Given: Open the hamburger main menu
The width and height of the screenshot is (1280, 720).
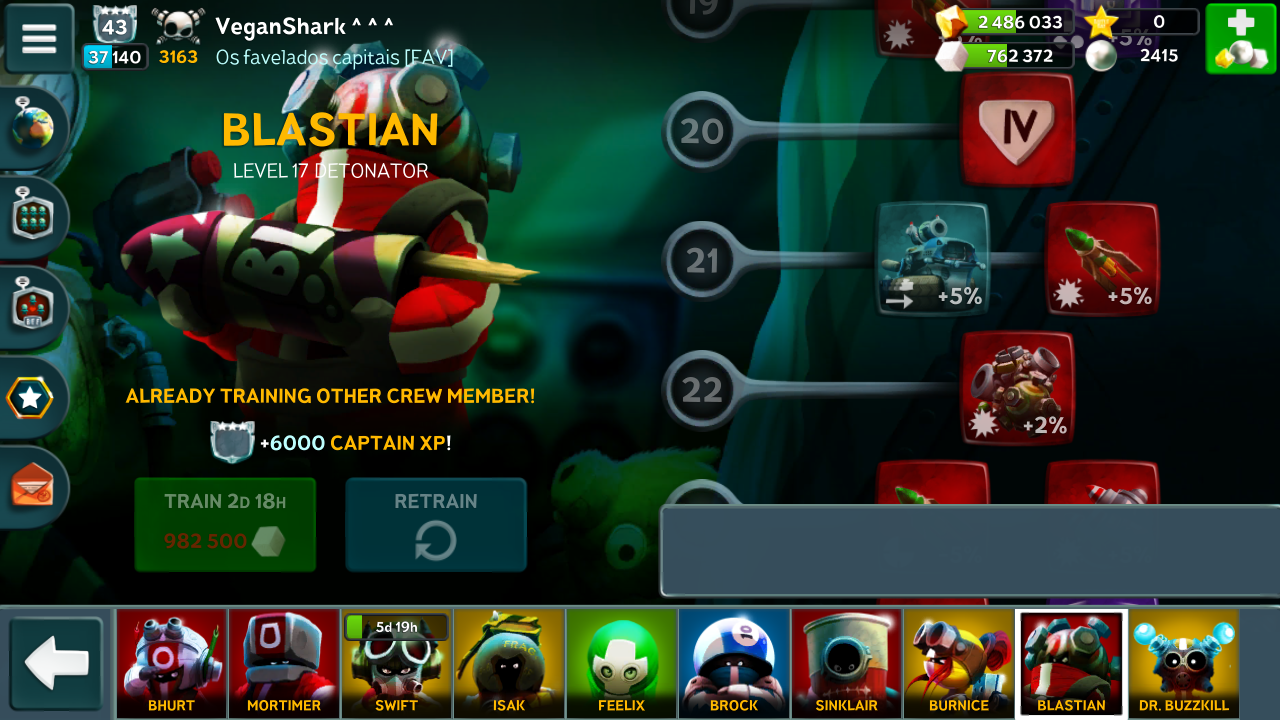Looking at the screenshot, I should pyautogui.click(x=39, y=38).
